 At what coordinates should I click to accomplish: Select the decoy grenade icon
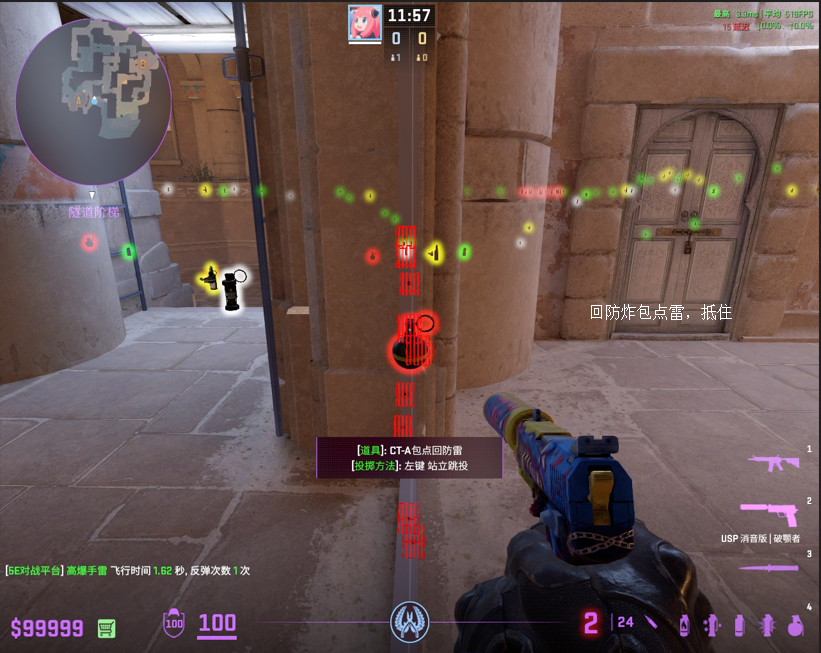[713, 625]
